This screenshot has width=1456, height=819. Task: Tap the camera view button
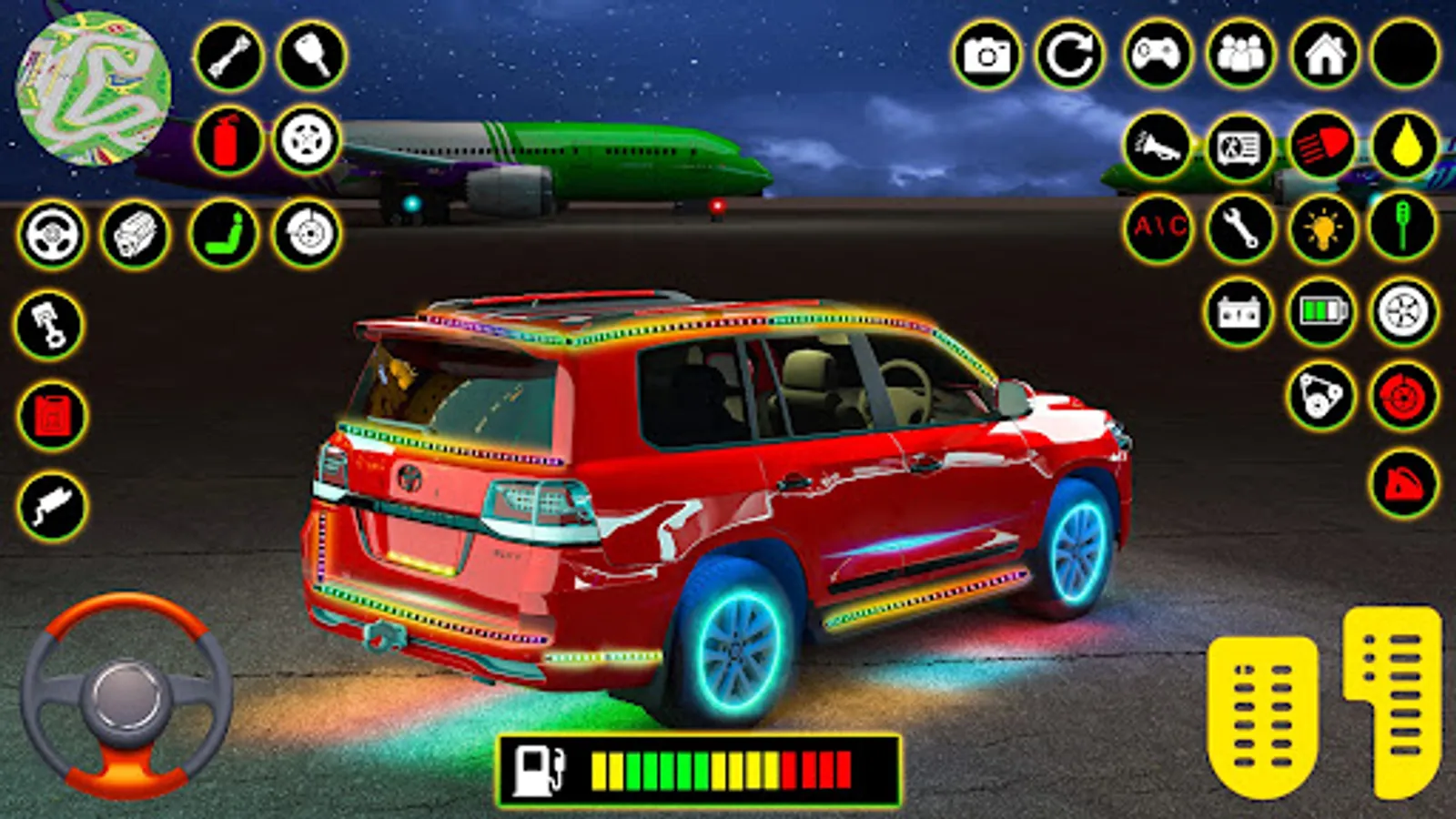(986, 56)
